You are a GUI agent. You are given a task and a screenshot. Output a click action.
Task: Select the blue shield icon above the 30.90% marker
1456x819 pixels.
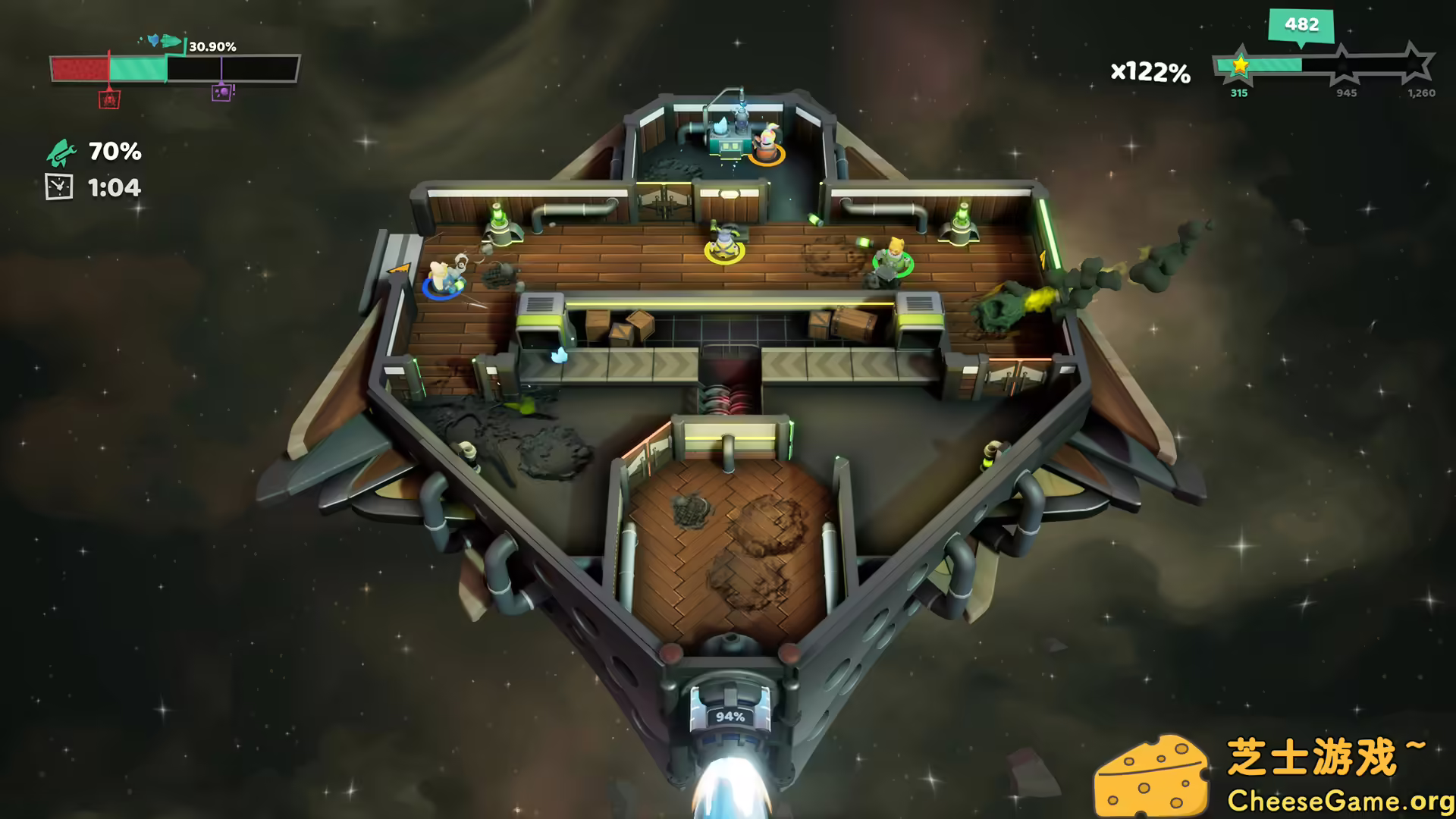click(x=153, y=39)
